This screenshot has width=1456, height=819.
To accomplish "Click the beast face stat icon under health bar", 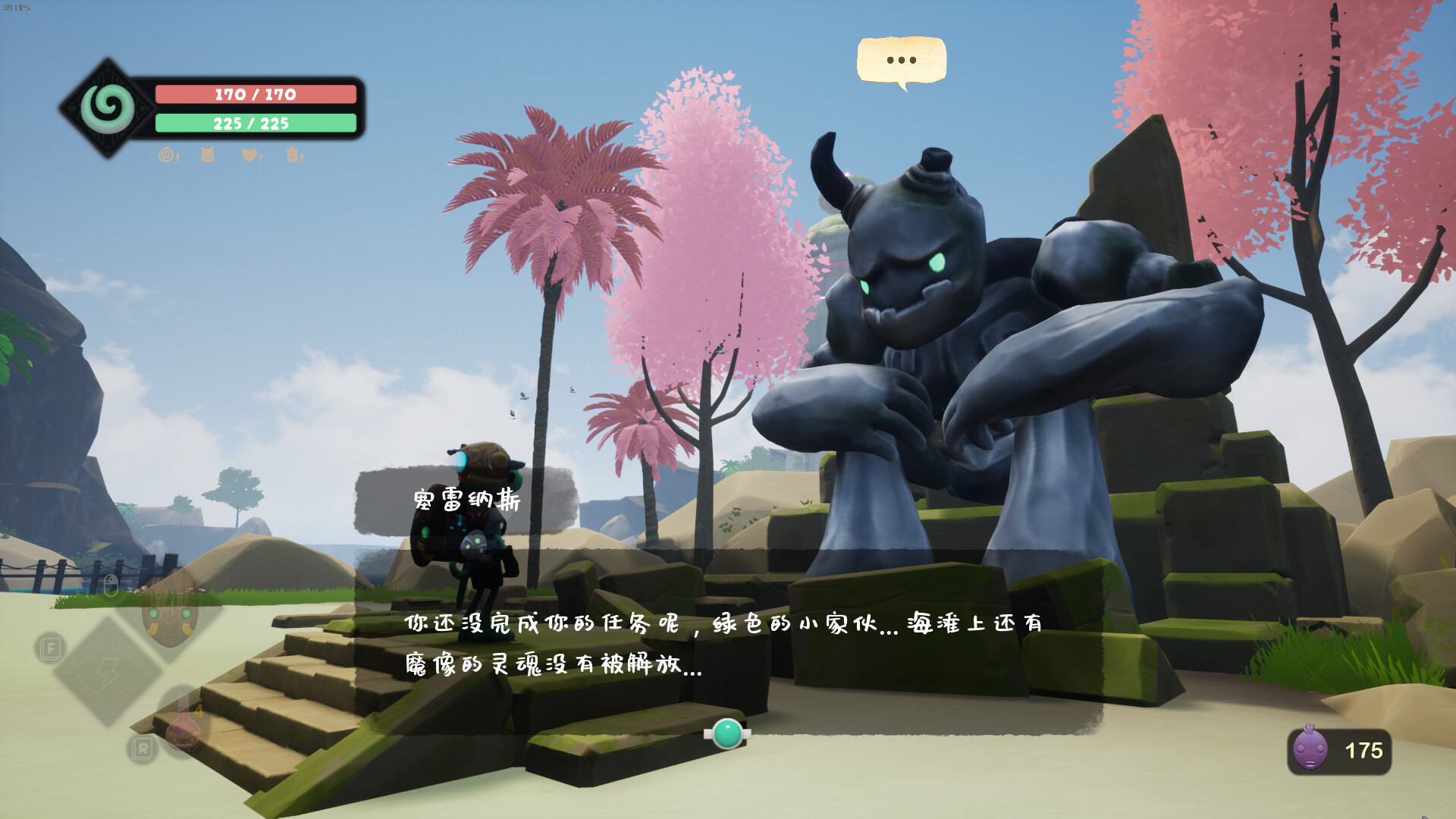I will tap(208, 154).
